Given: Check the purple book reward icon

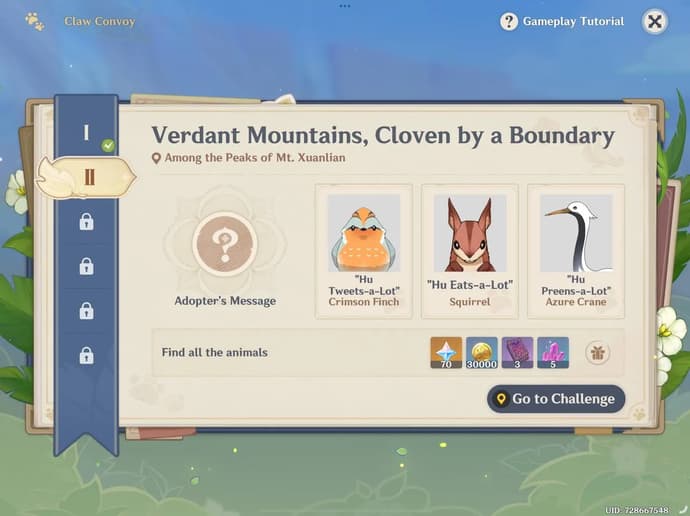Looking at the screenshot, I should click(517, 352).
